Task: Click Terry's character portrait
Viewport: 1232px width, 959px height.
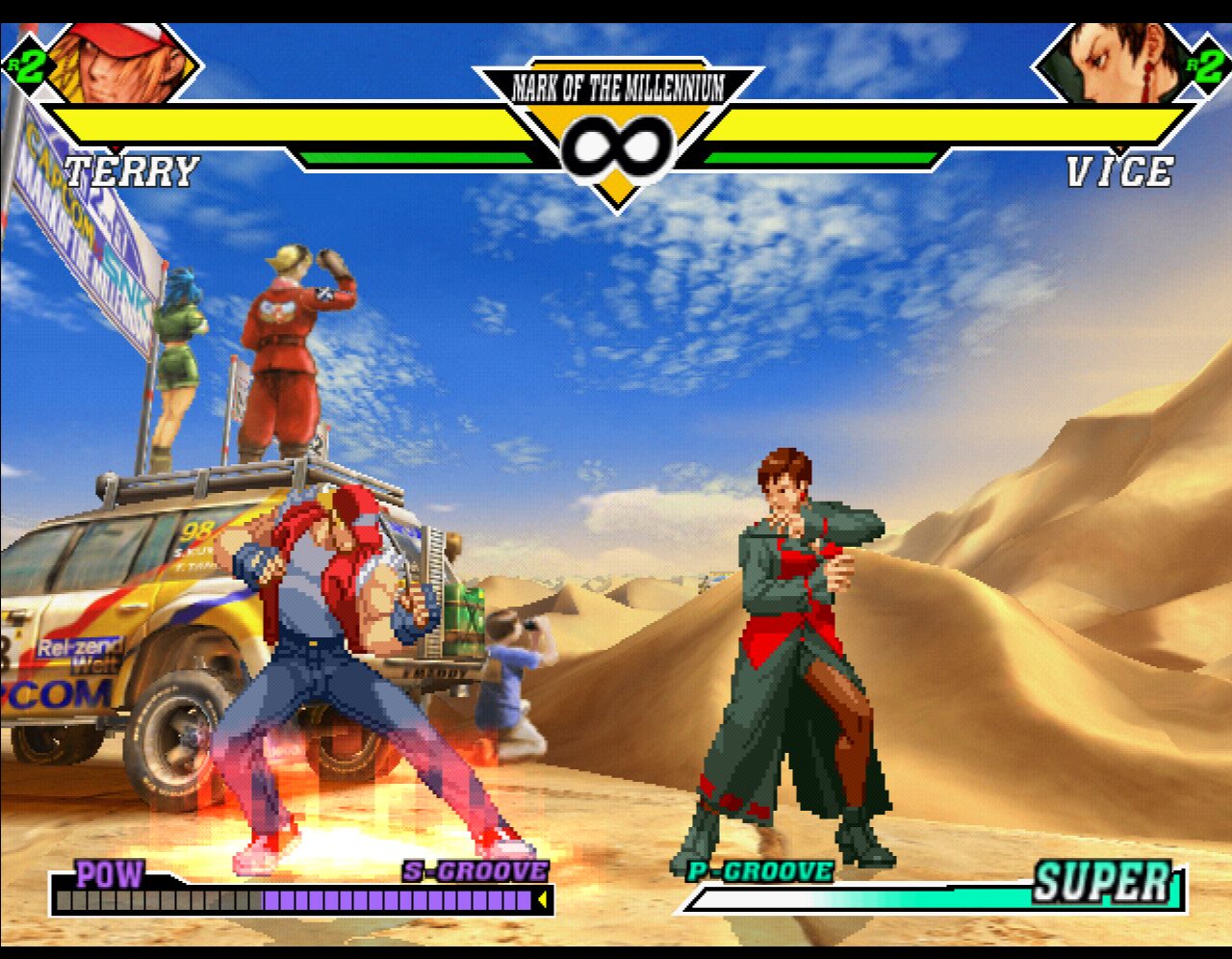Action: click(x=122, y=63)
